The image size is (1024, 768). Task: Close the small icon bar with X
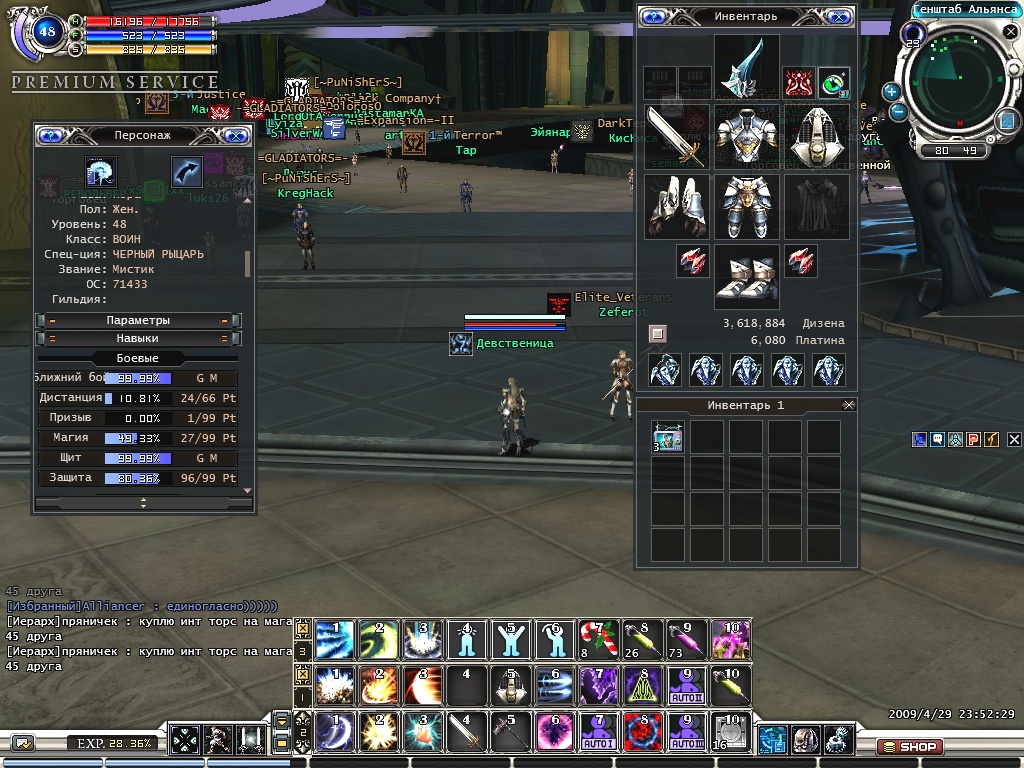(x=1014, y=439)
